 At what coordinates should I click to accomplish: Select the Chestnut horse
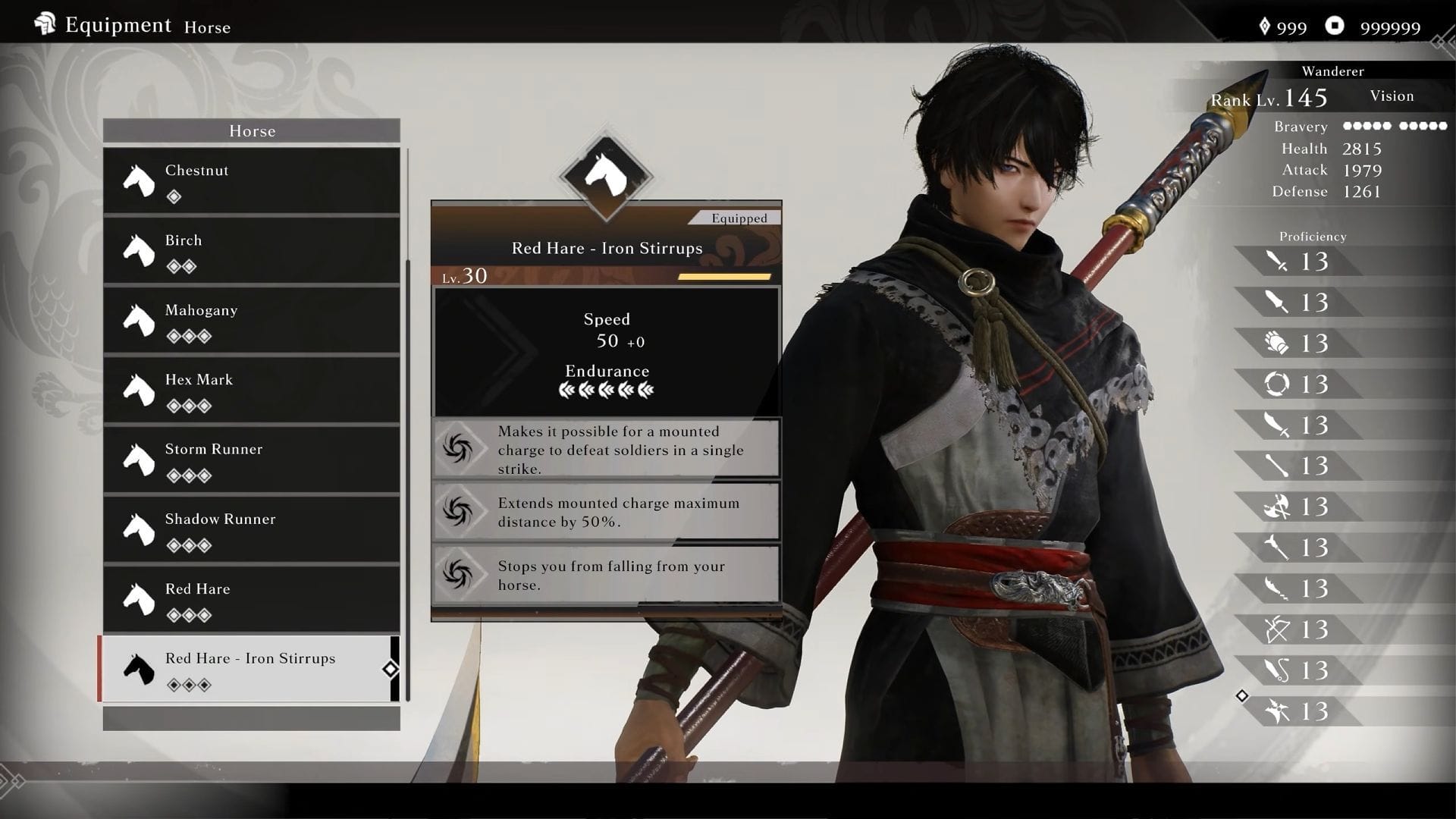click(x=251, y=180)
